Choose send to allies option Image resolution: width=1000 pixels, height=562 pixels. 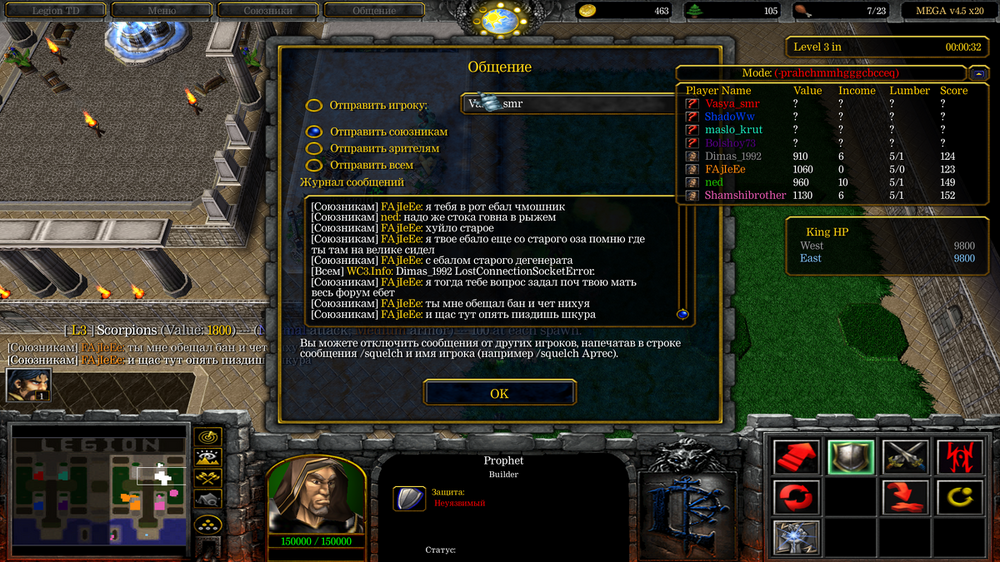point(314,132)
